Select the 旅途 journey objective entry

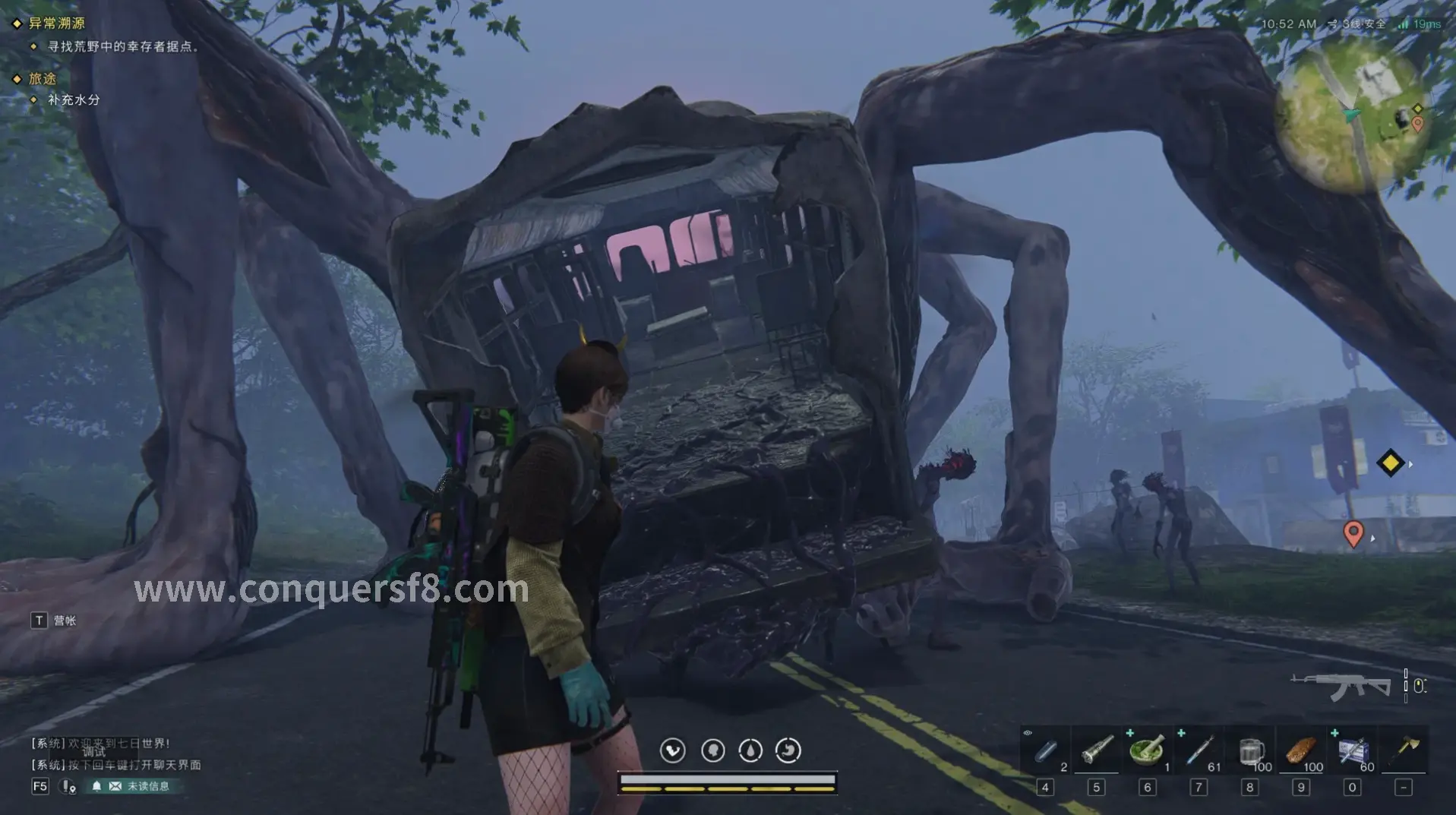(43, 79)
